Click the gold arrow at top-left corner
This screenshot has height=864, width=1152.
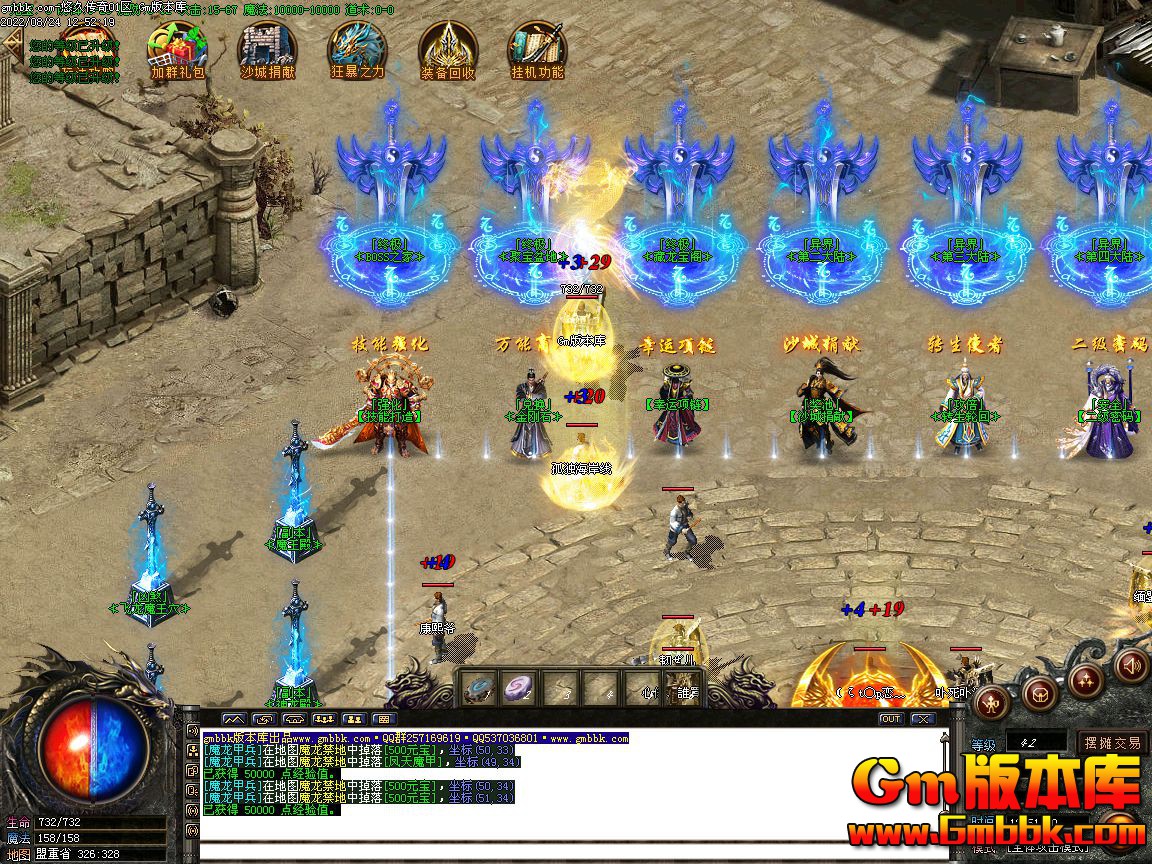(12, 43)
